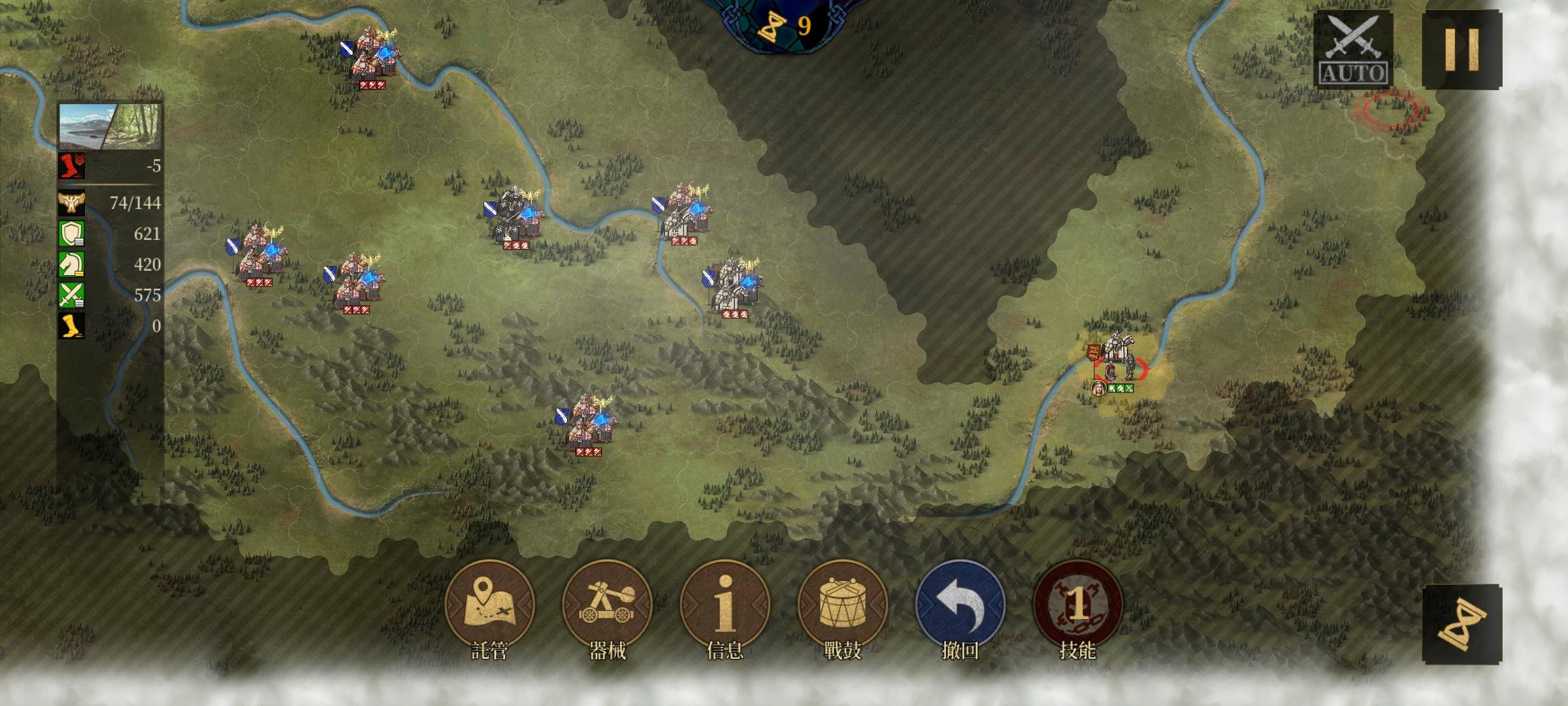
Task: Open the 託管 map delegation button
Action: point(489,605)
